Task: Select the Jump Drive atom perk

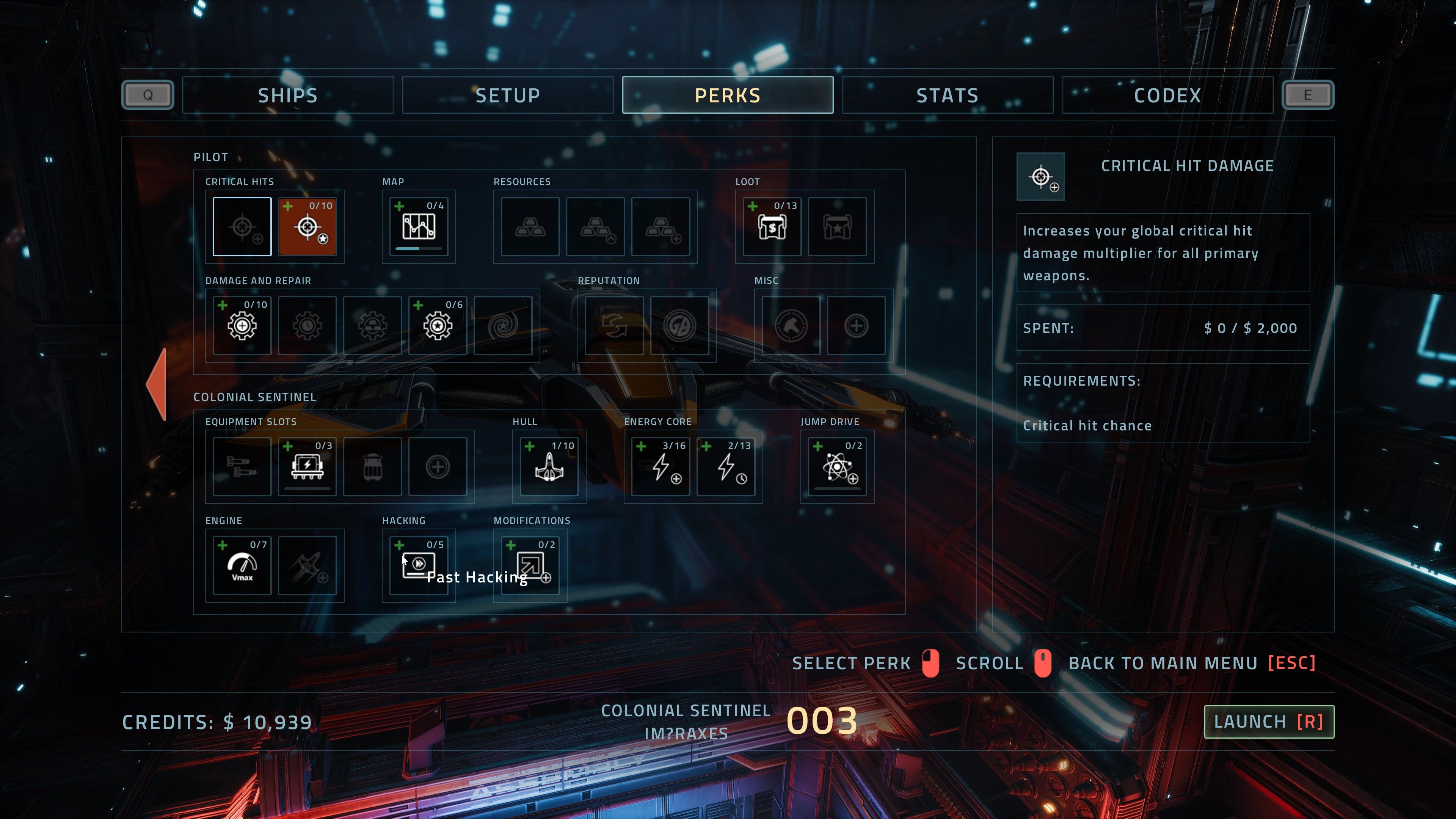Action: click(837, 467)
